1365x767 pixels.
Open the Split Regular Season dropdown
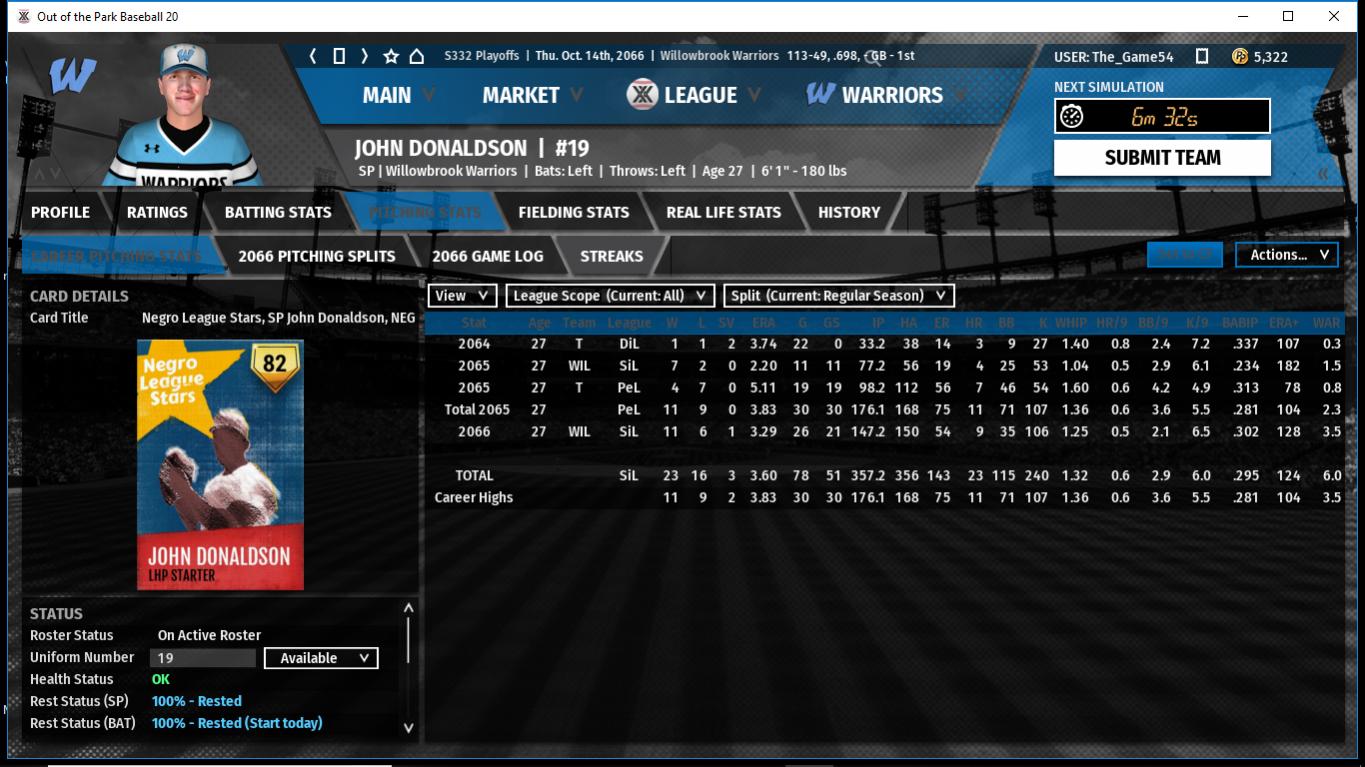[x=838, y=295]
